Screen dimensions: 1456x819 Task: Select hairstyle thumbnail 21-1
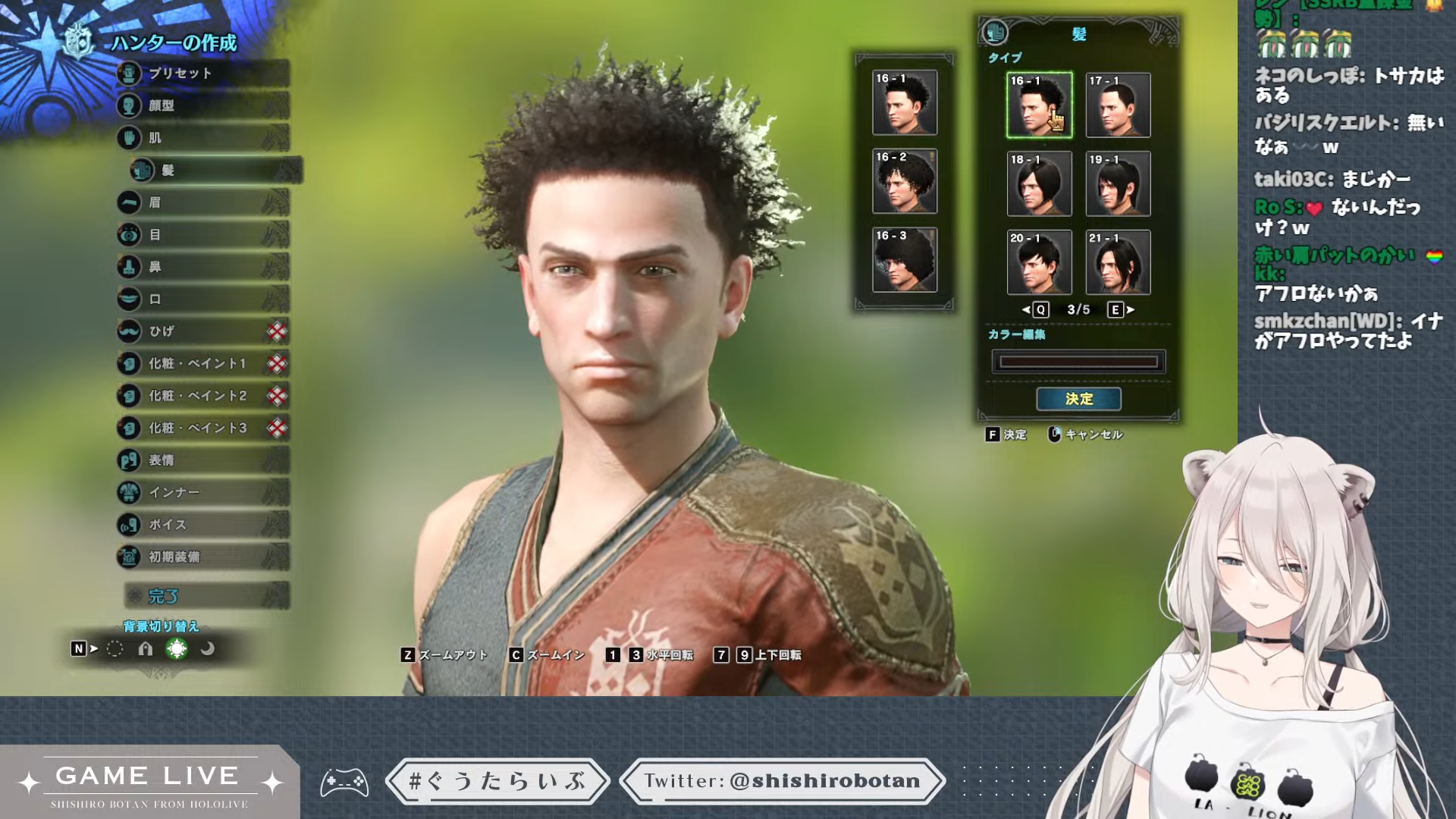click(1118, 262)
